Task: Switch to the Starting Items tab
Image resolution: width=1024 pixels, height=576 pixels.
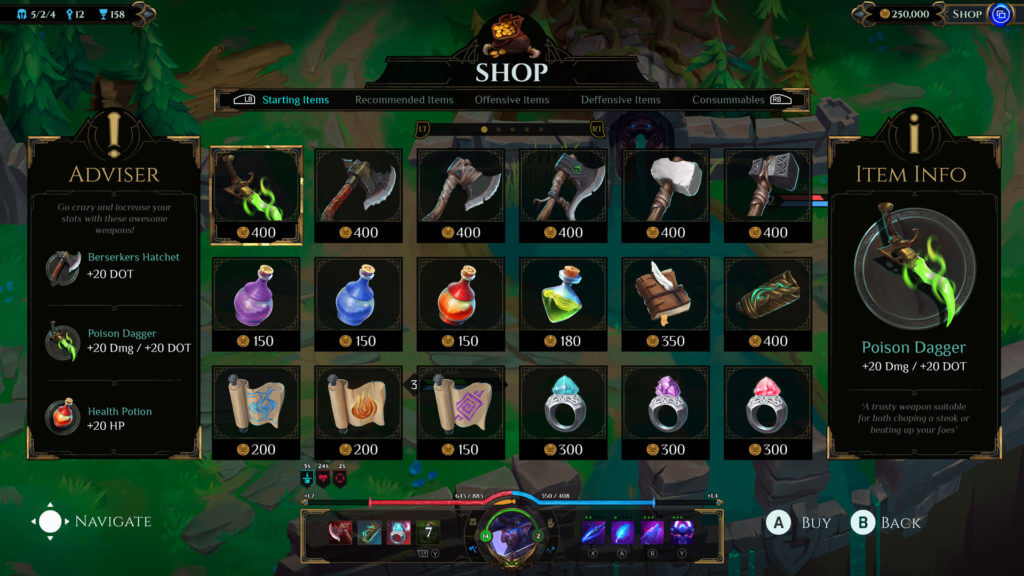Action: coord(295,100)
